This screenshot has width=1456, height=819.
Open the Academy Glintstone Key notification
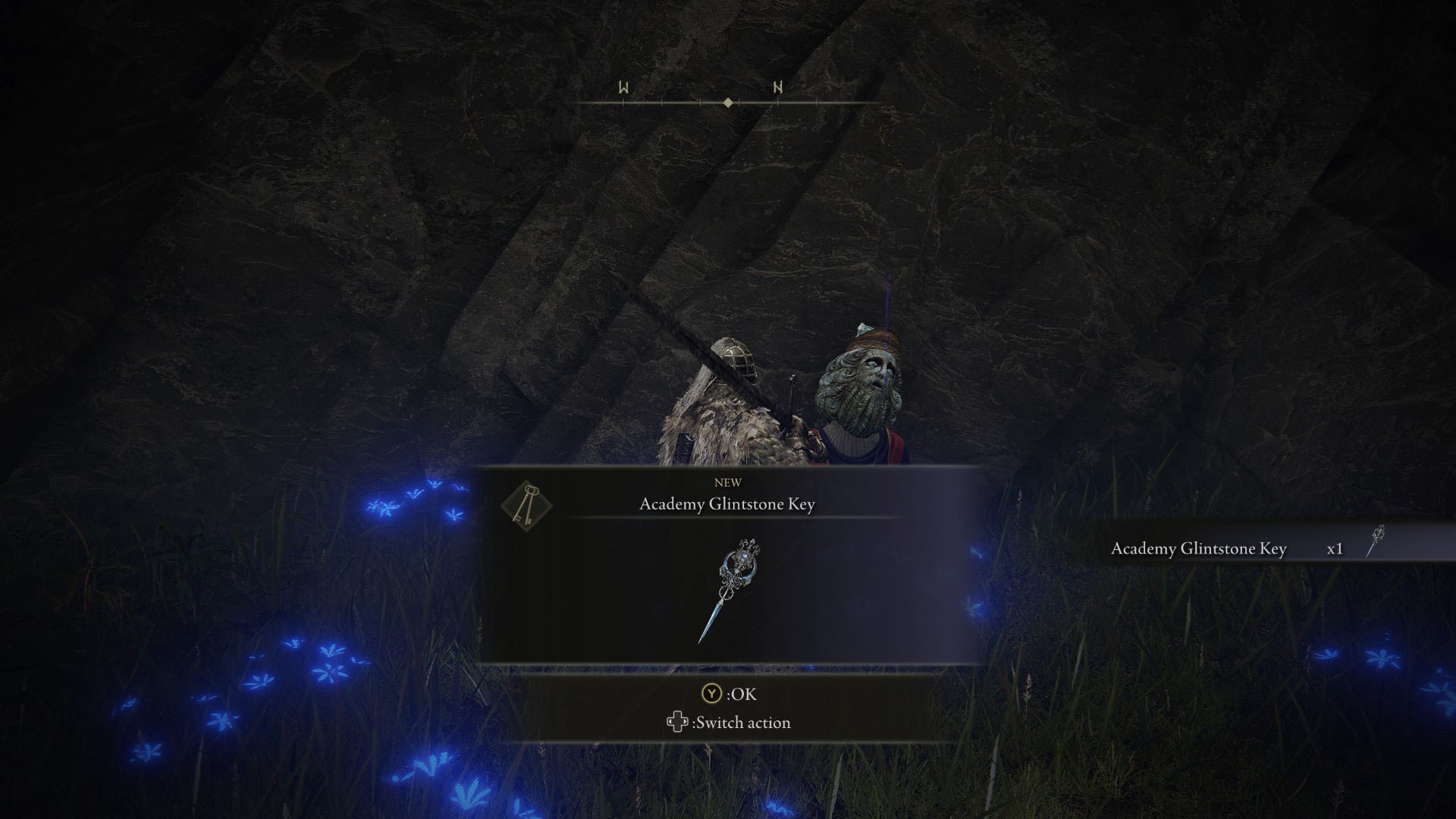click(728, 502)
